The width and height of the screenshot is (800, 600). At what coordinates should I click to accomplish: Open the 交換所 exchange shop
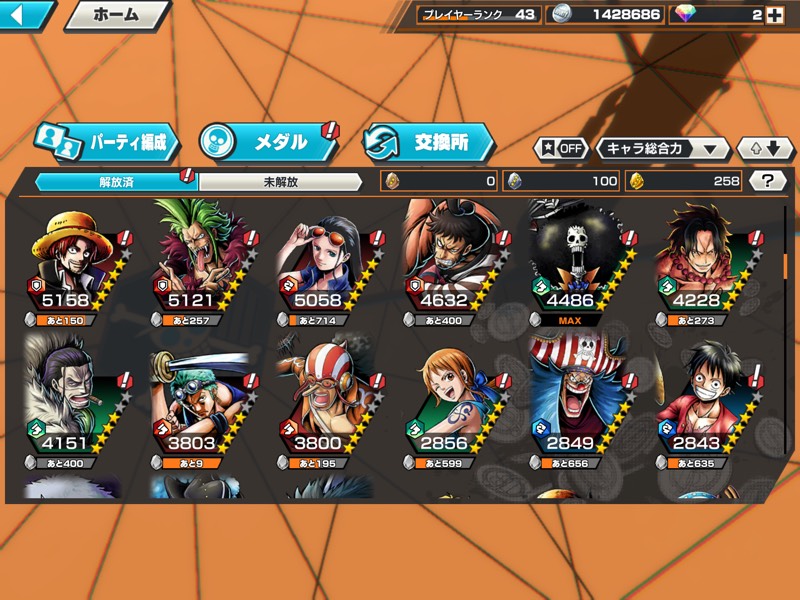point(429,142)
